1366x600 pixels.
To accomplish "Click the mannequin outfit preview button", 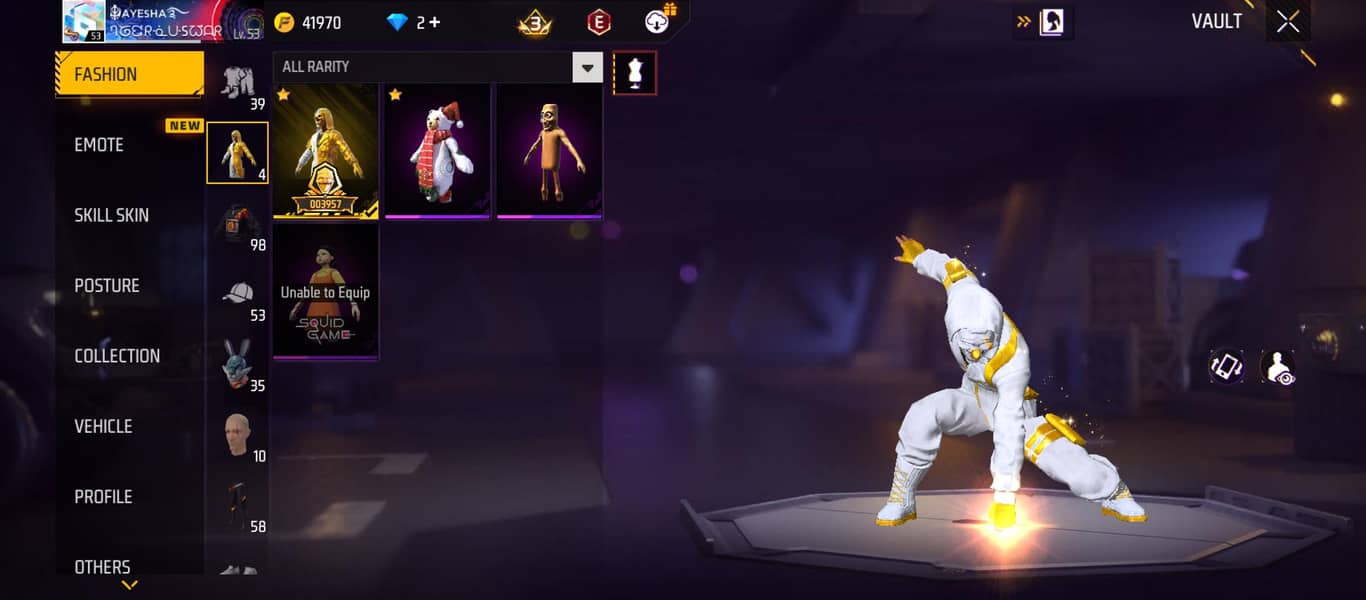I will pos(635,73).
